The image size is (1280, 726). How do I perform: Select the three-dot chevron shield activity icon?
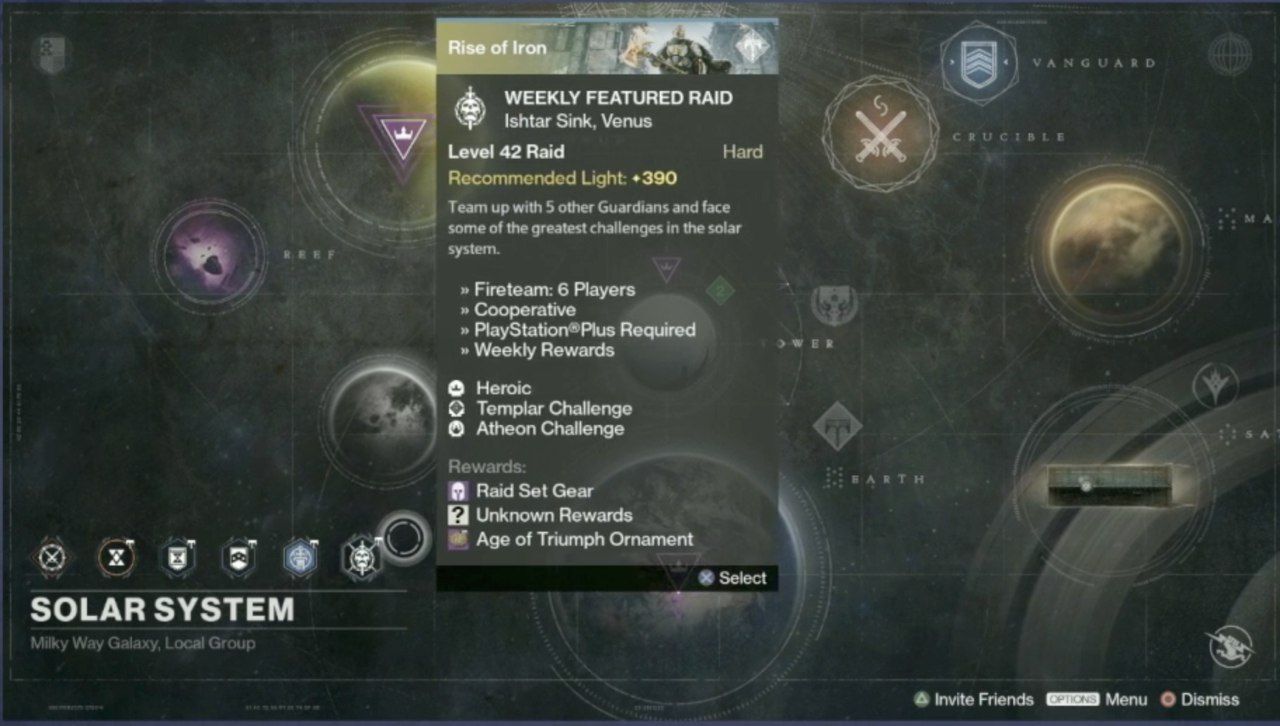pos(238,557)
